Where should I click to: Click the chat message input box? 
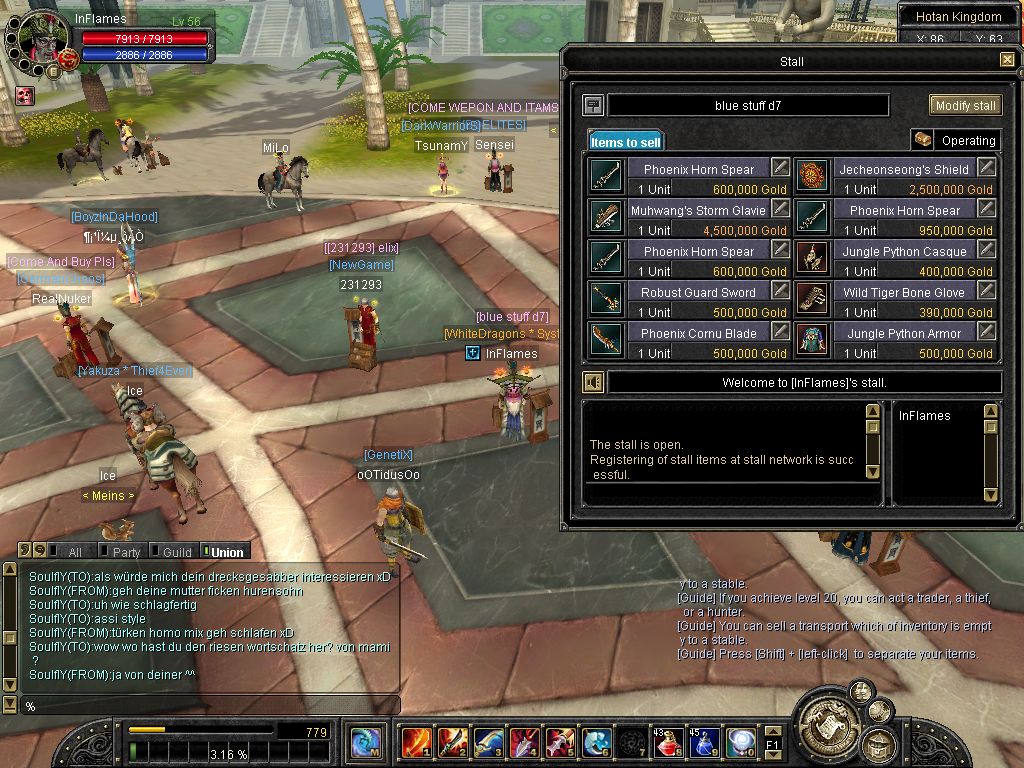coord(210,706)
